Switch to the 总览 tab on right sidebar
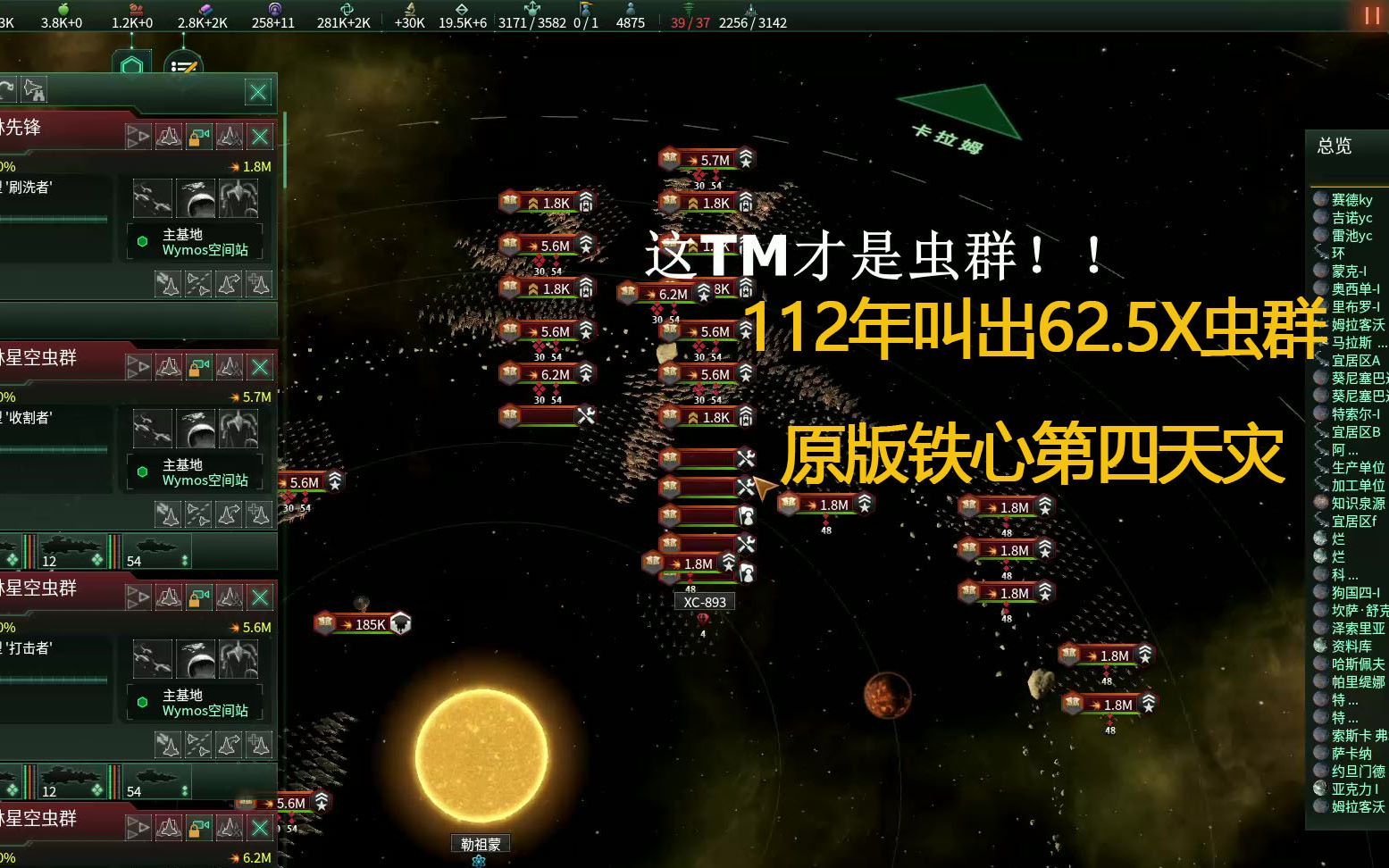1389x868 pixels. tap(1335, 146)
